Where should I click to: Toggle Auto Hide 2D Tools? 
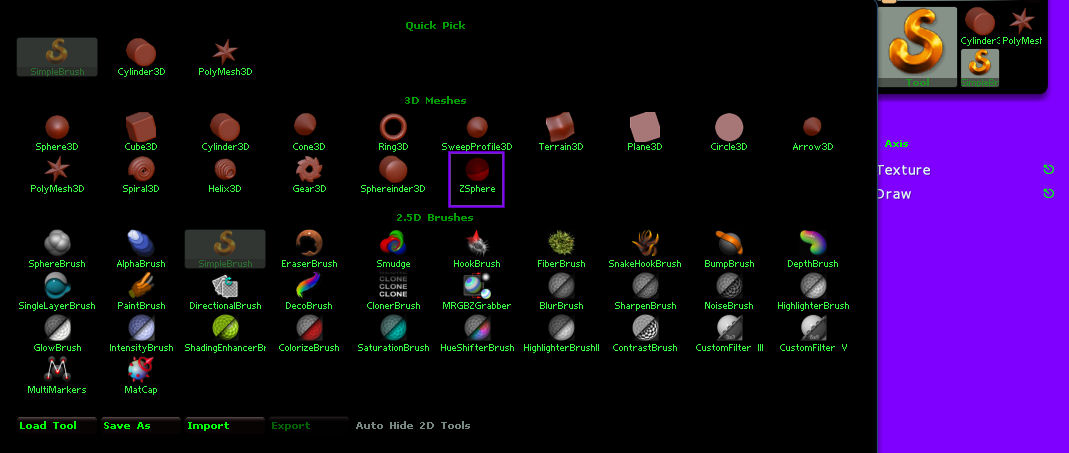click(413, 426)
